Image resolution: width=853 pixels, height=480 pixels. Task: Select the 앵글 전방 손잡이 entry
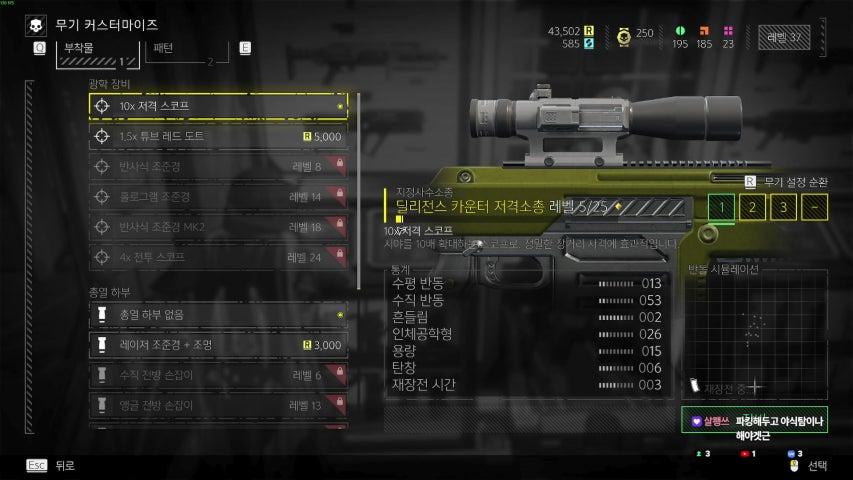218,405
